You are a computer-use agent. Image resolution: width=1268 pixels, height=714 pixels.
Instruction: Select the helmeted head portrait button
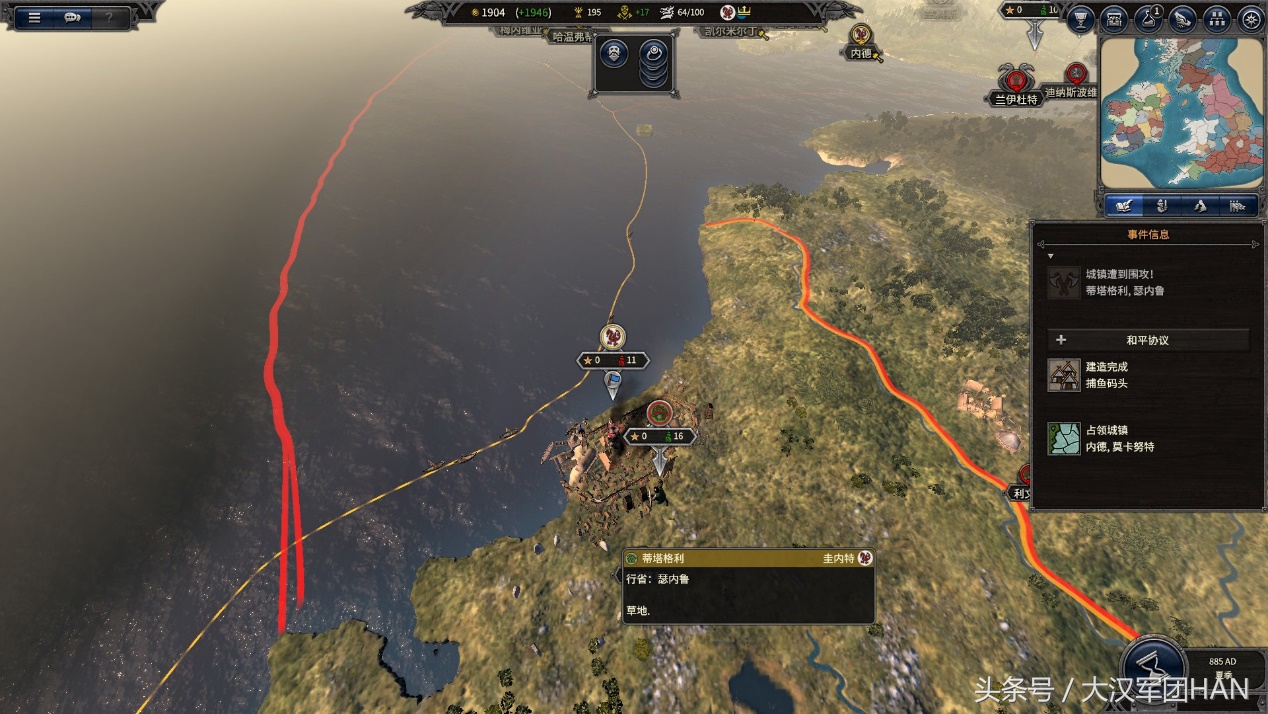tap(613, 53)
